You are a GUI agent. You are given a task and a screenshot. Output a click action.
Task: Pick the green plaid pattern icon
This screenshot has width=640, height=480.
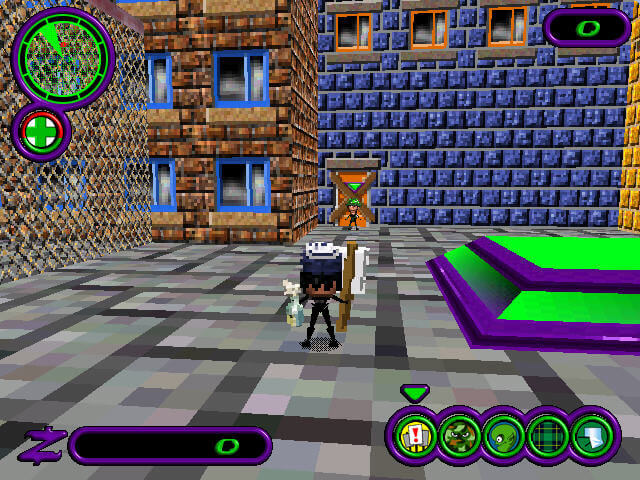click(x=546, y=435)
